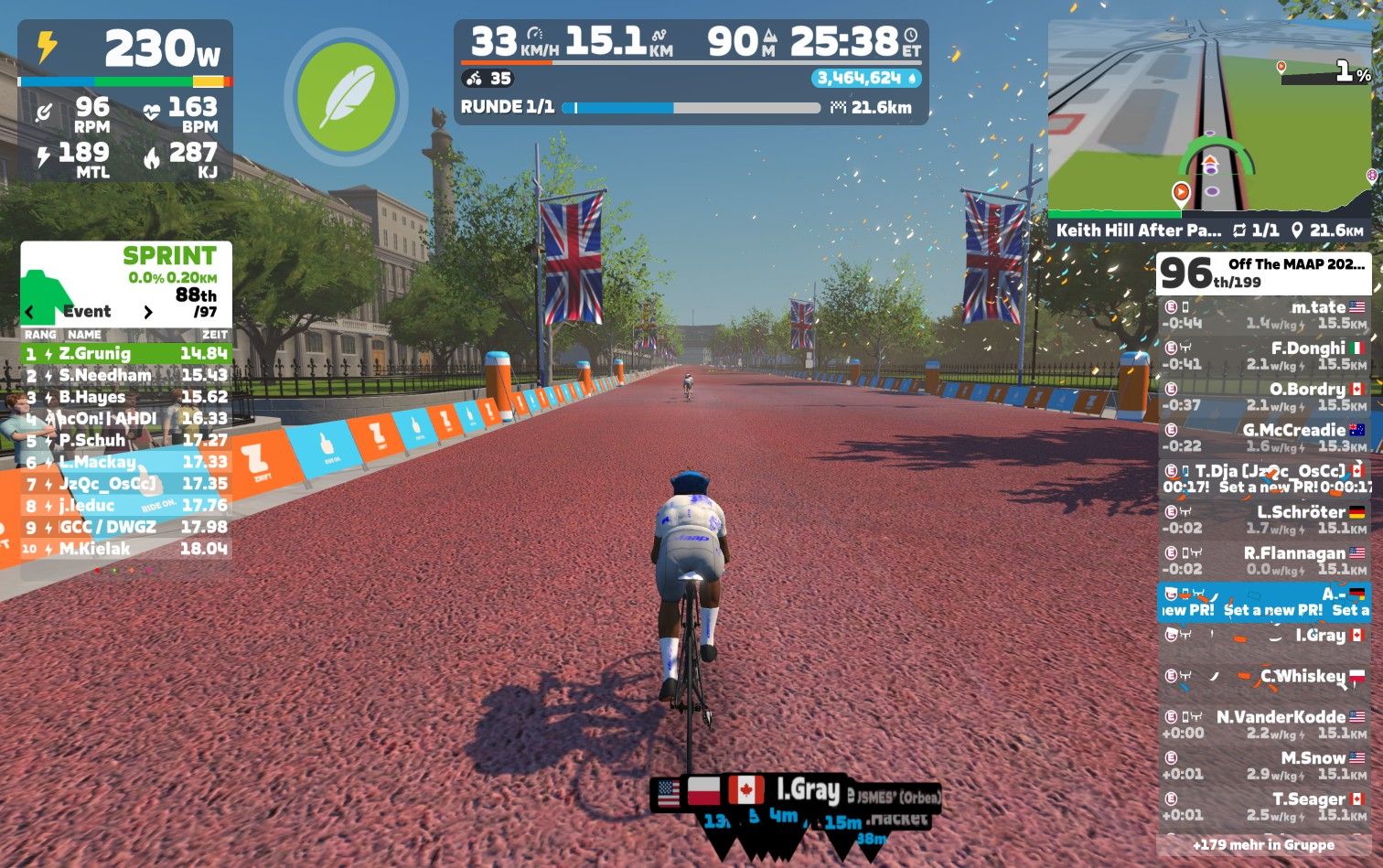The image size is (1383, 868).
Task: Choose rider L.Schröter in nearby list
Action: 1264,520
